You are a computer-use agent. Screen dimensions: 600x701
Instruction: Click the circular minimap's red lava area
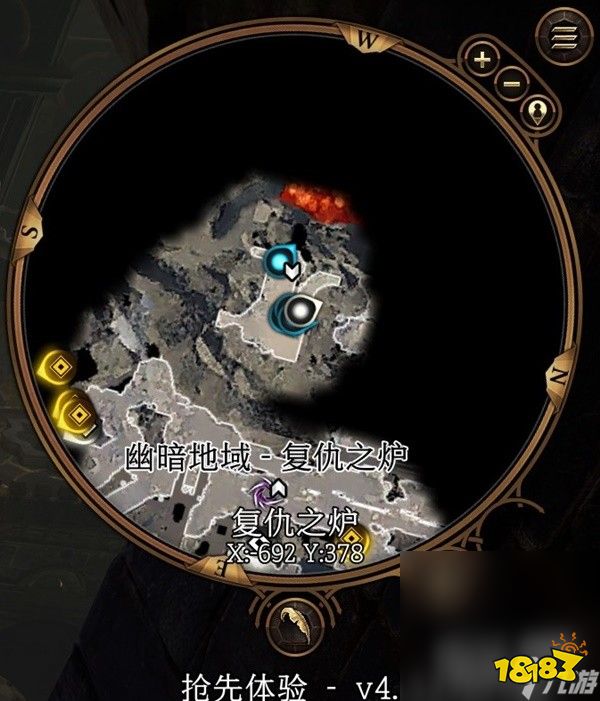(321, 201)
